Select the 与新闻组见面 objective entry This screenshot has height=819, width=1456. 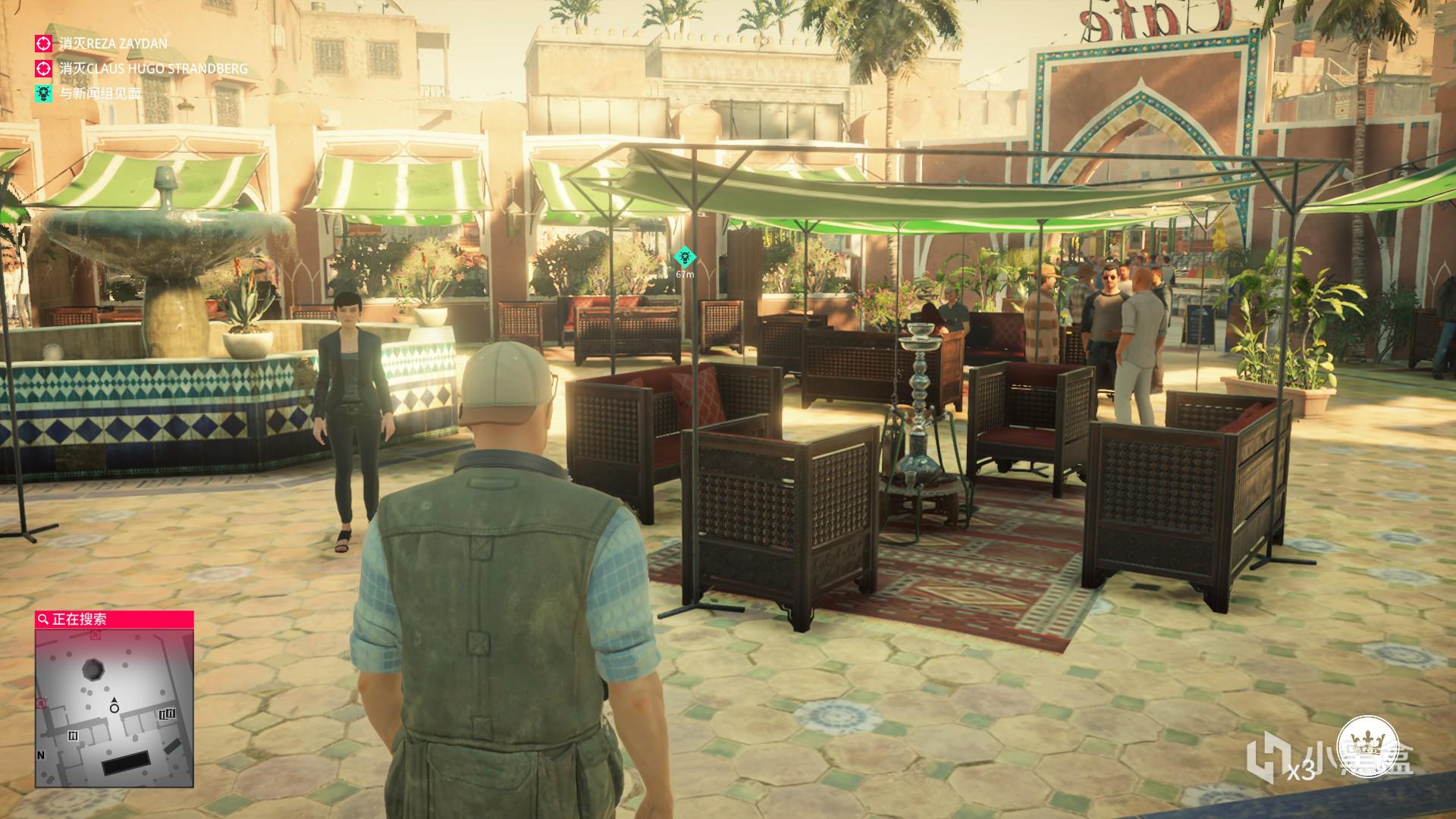[x=99, y=94]
